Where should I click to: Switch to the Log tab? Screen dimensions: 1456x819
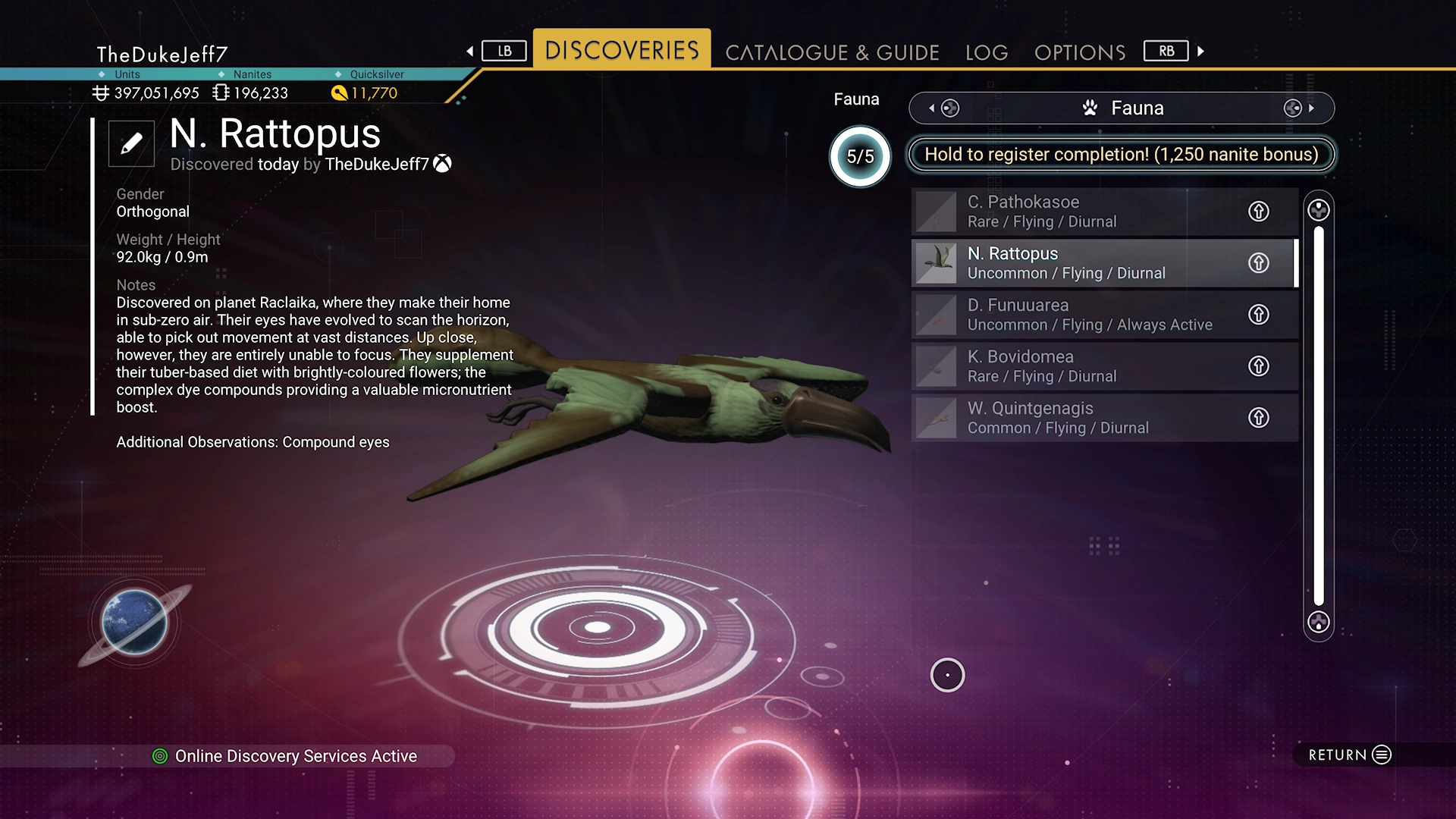coord(986,52)
